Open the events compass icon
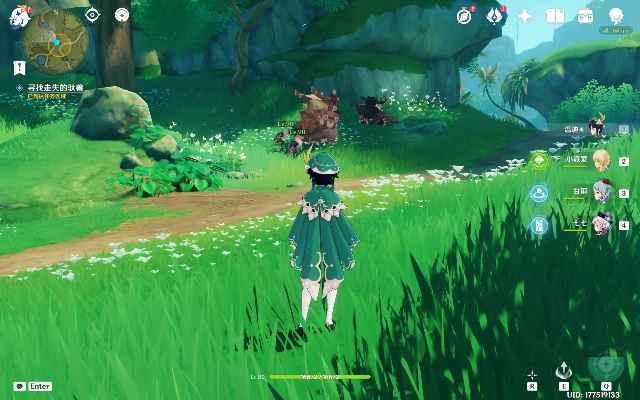Viewport: 640px width, 400px height. 464,15
